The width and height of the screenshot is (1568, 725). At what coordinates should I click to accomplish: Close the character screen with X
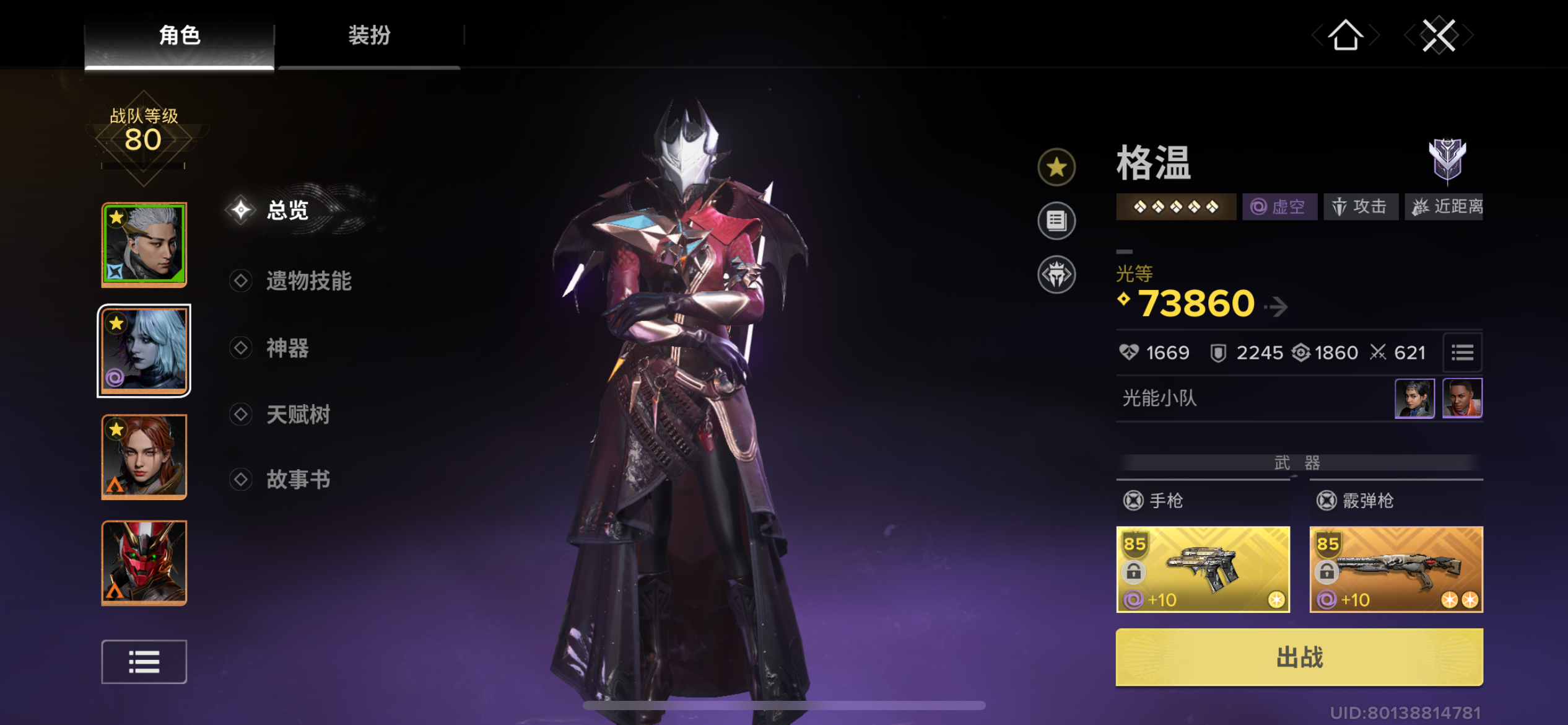pyautogui.click(x=1438, y=35)
